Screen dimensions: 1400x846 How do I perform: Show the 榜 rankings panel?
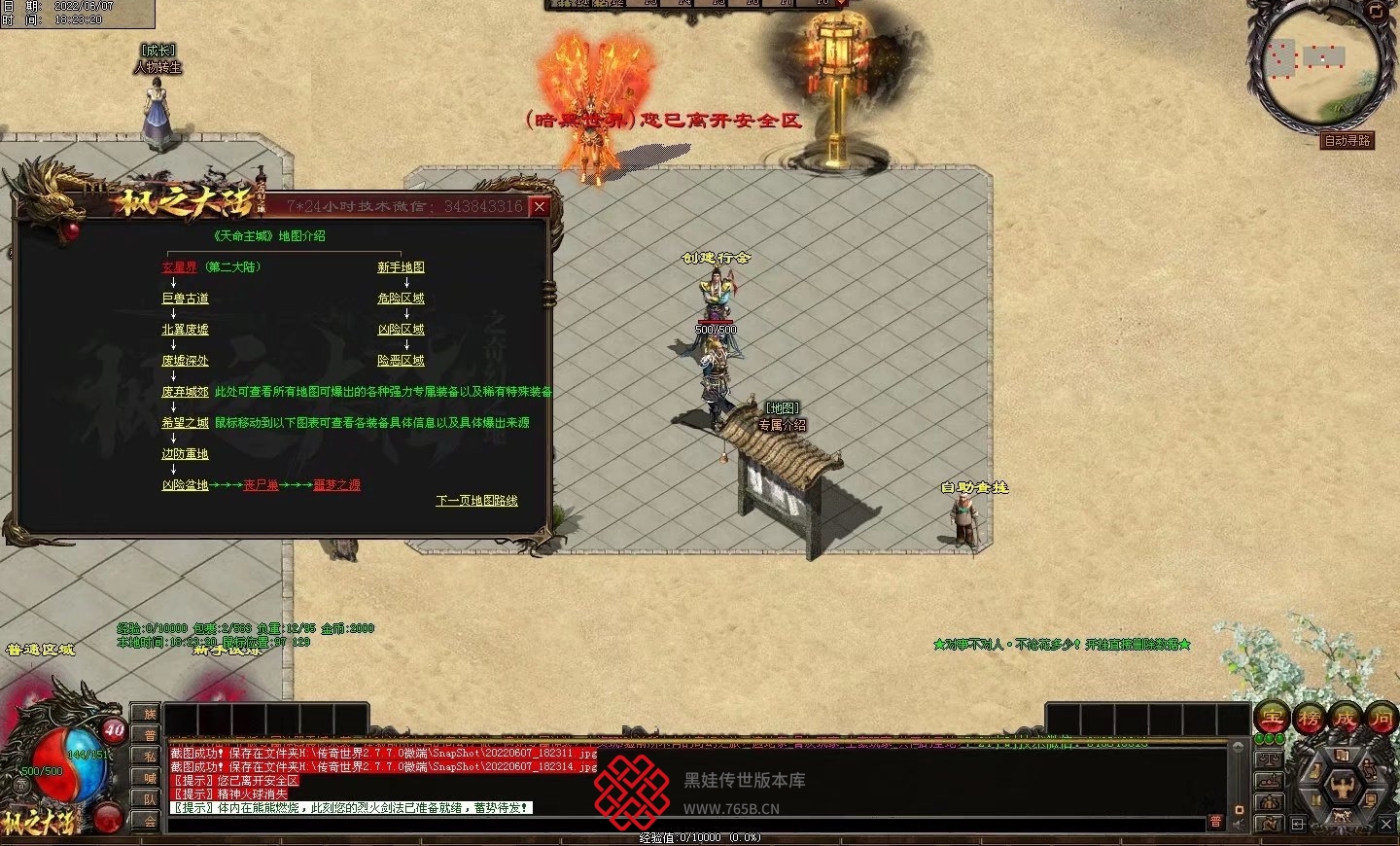point(1309,718)
